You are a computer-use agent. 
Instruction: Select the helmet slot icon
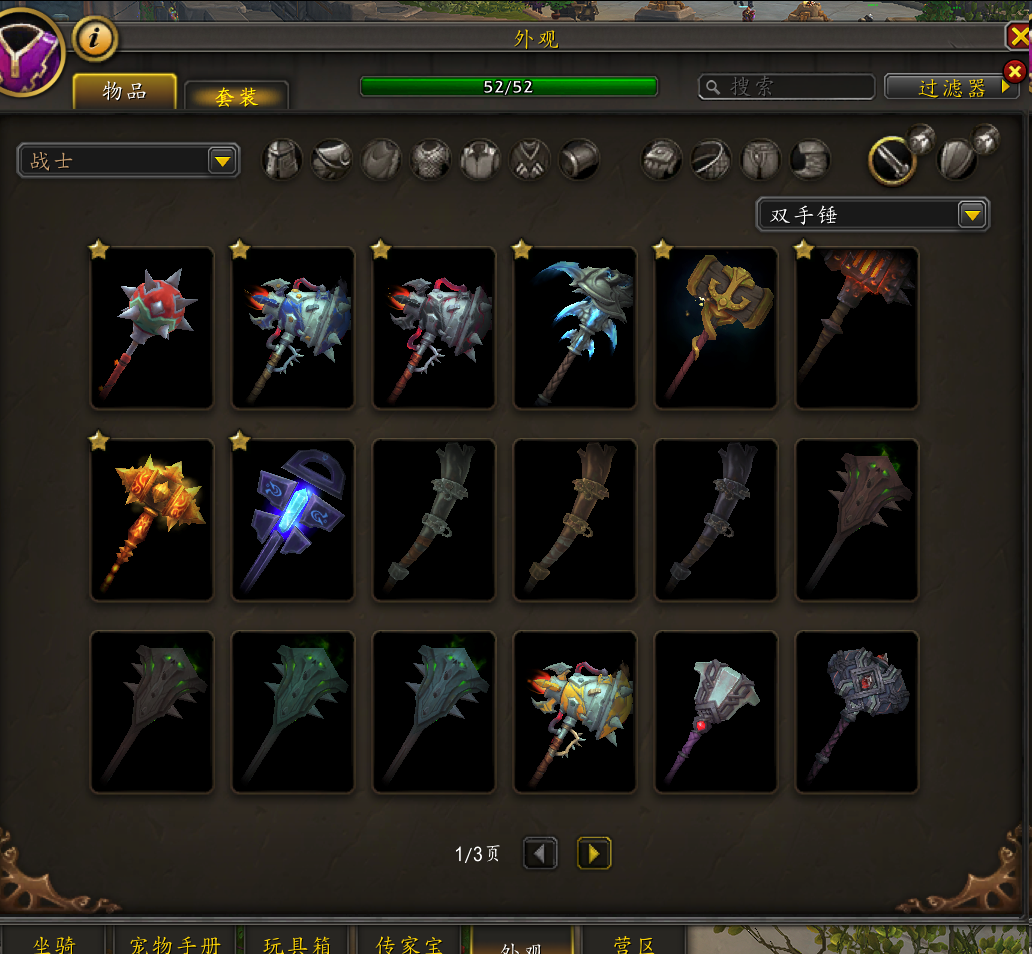pyautogui.click(x=283, y=159)
